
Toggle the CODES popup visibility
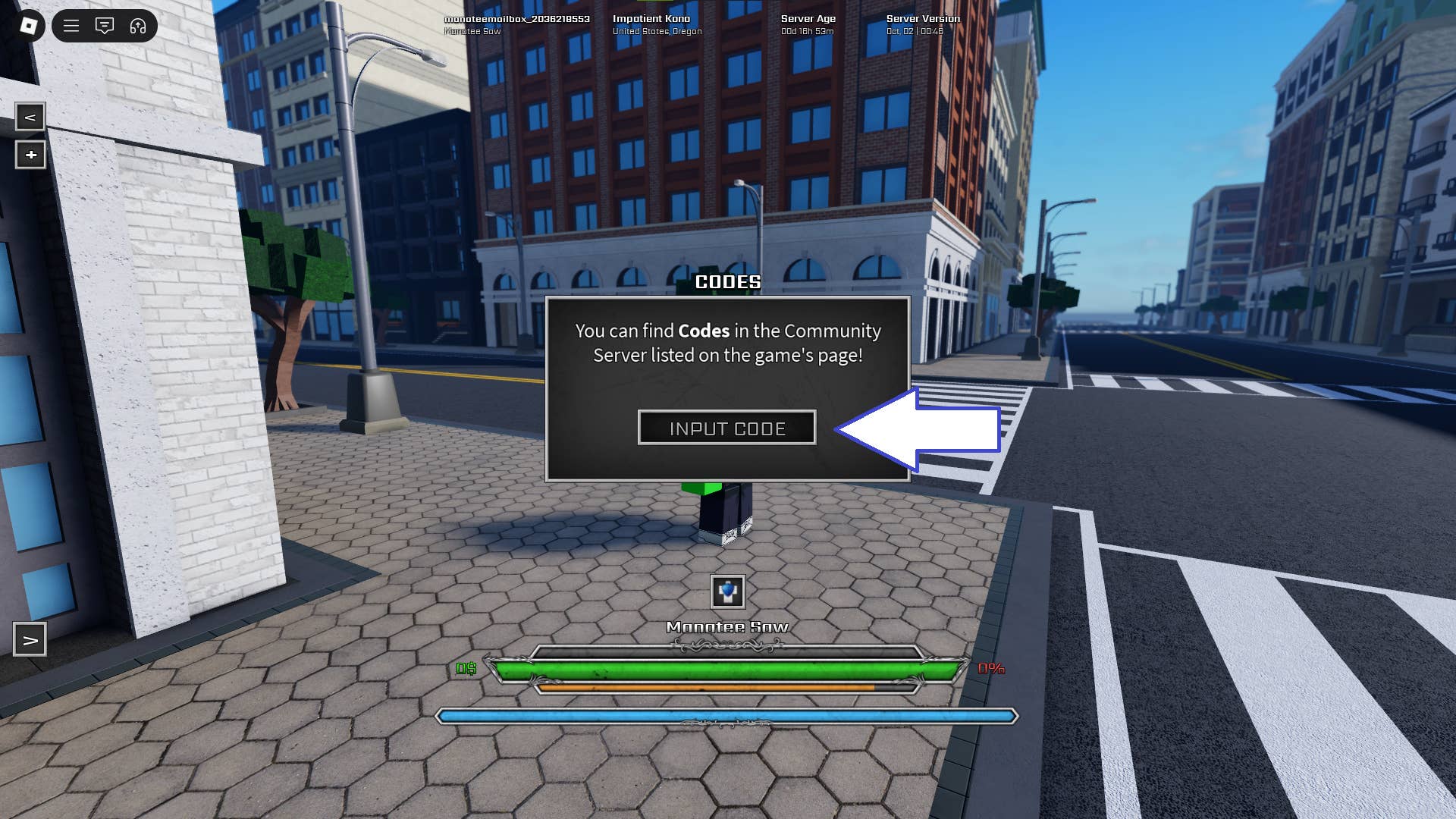pos(727,281)
